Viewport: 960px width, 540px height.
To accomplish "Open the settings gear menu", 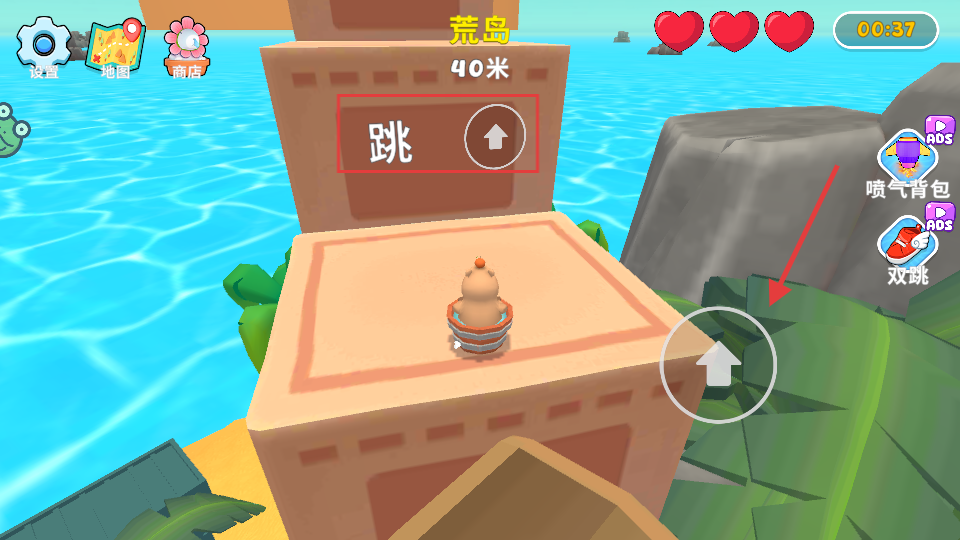I will coord(43,44).
